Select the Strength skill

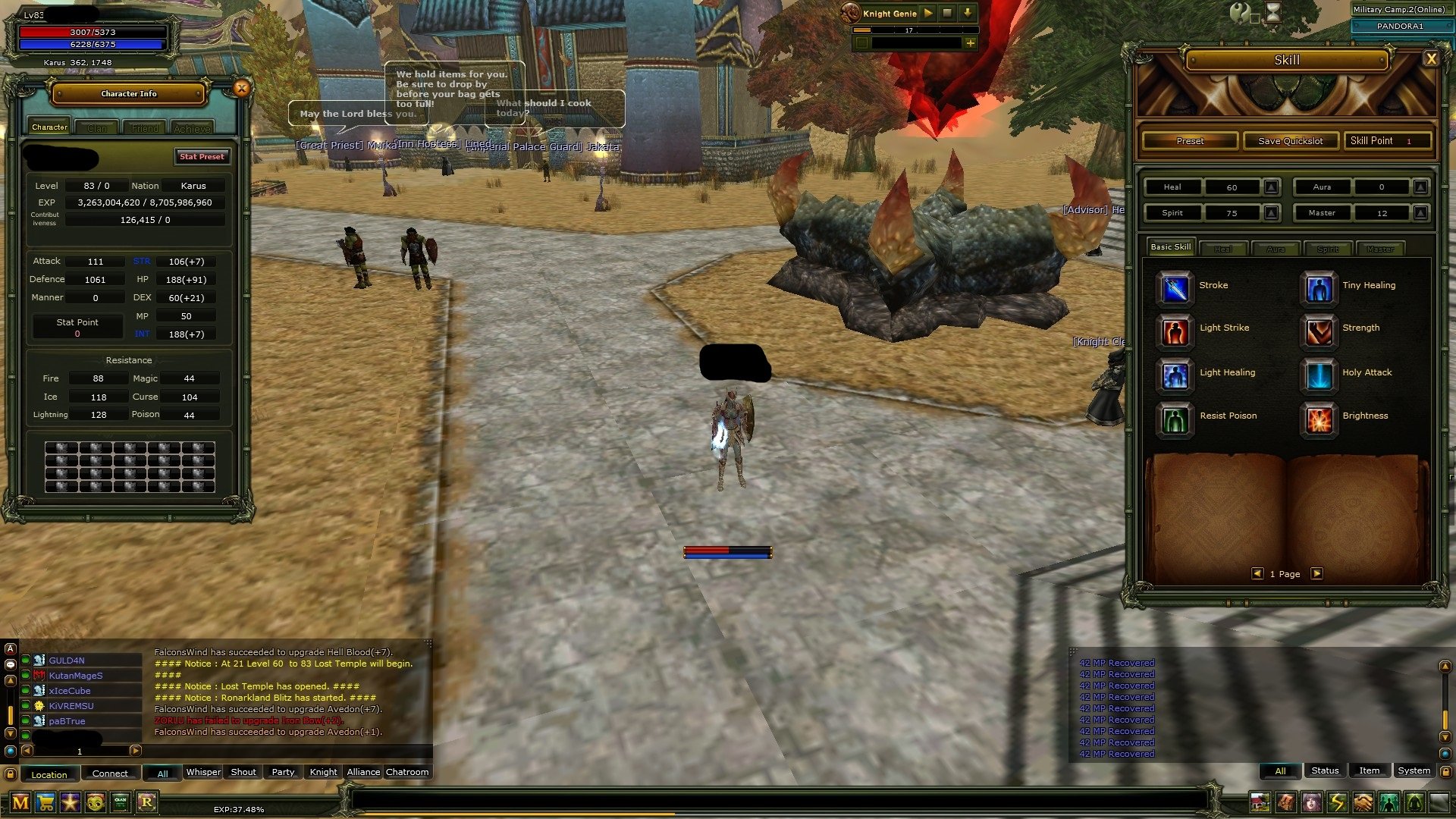(x=1319, y=331)
